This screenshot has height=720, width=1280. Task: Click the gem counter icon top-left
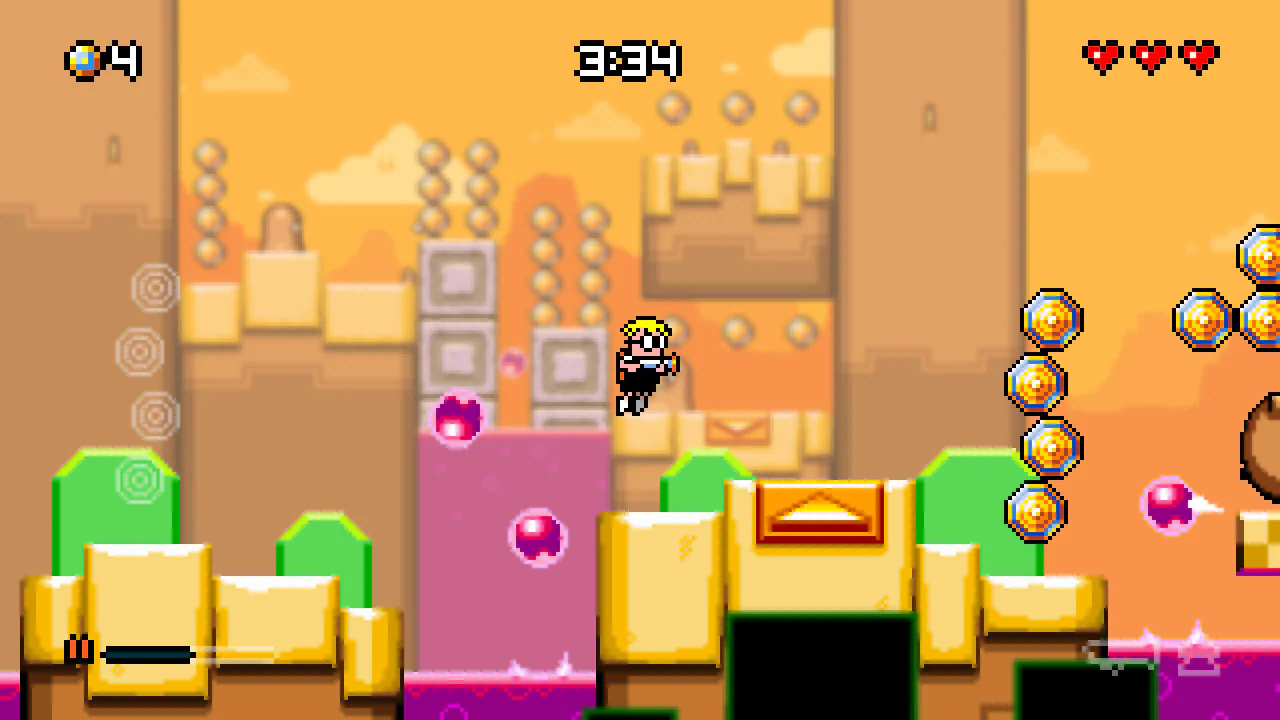[x=84, y=61]
